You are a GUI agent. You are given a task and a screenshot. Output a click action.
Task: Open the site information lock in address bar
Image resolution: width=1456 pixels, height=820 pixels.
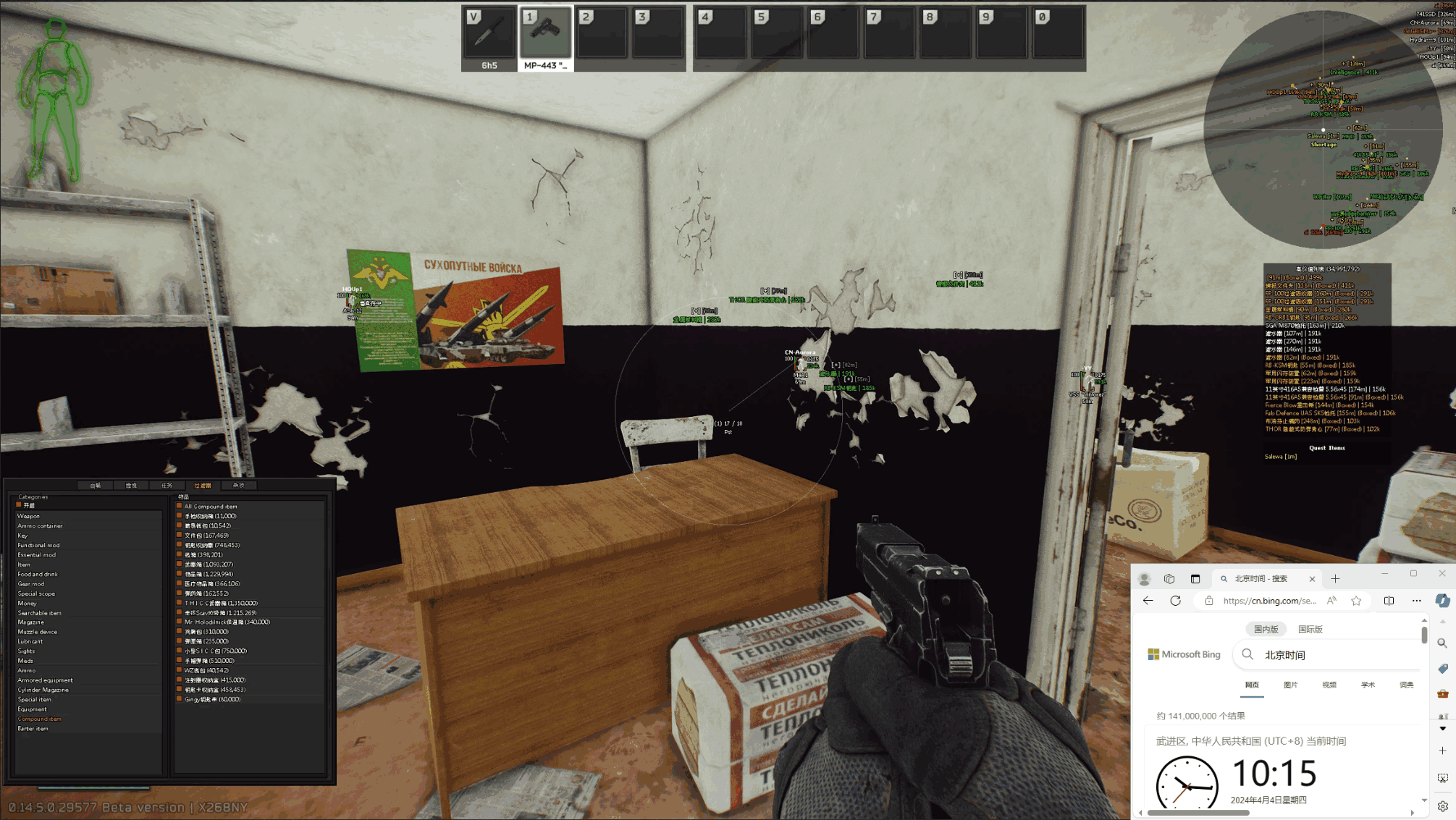[x=1209, y=600]
